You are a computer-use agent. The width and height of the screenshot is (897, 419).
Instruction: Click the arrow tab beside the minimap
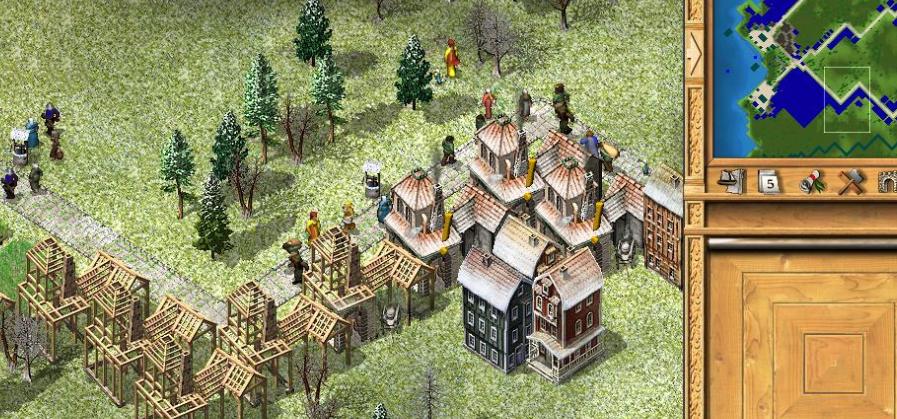coord(694,53)
